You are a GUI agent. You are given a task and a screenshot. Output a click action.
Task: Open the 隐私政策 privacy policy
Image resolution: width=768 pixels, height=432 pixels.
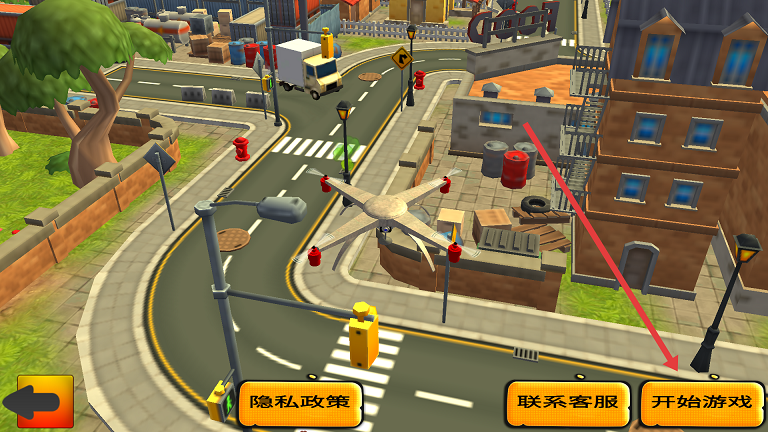click(300, 403)
